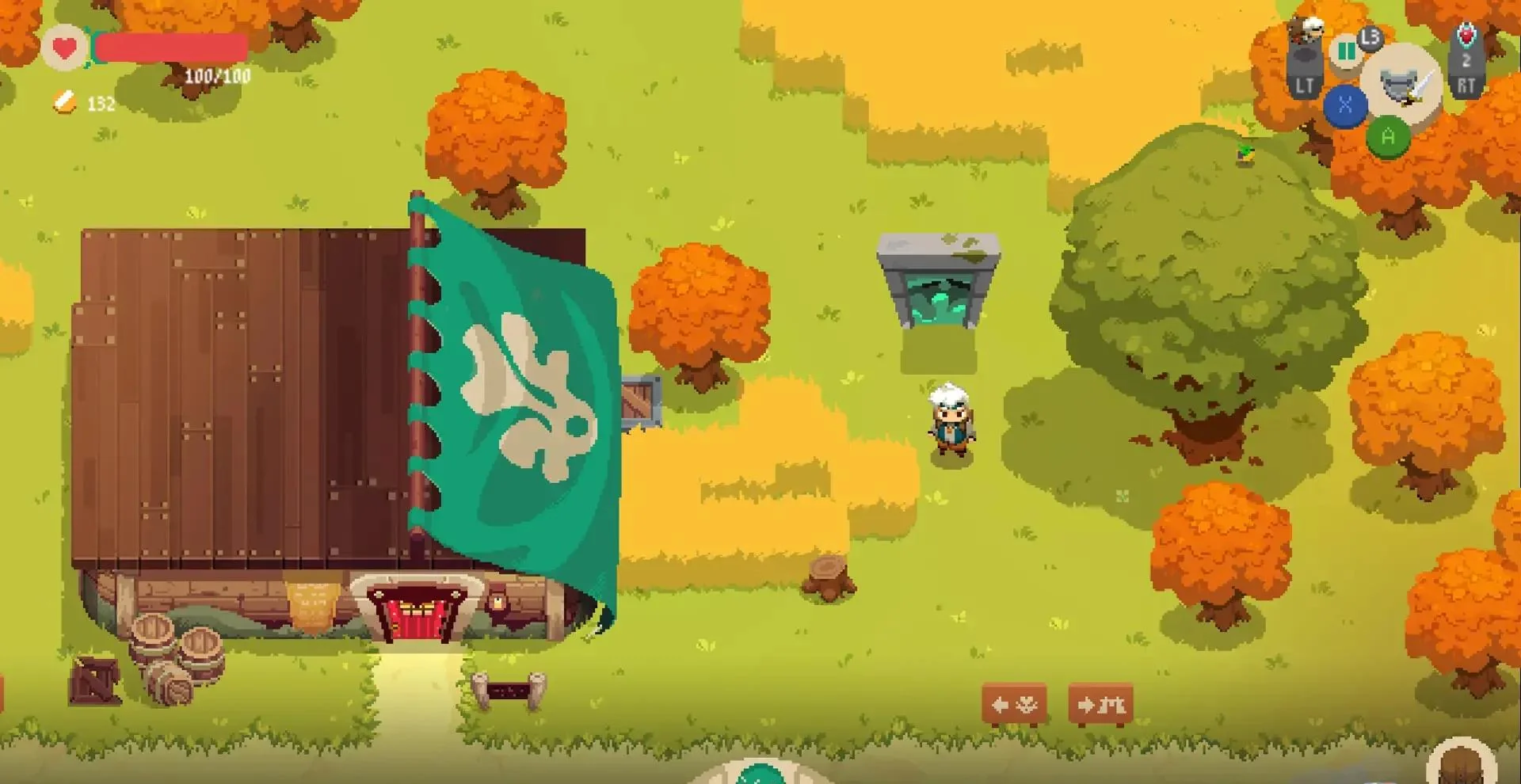
Task: Select the roll icon inside the LT button
Action: pos(1306,52)
